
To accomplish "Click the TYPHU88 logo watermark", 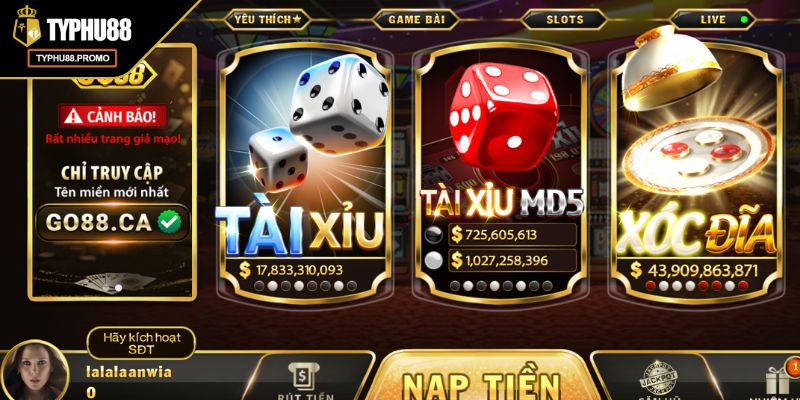I will [70, 33].
